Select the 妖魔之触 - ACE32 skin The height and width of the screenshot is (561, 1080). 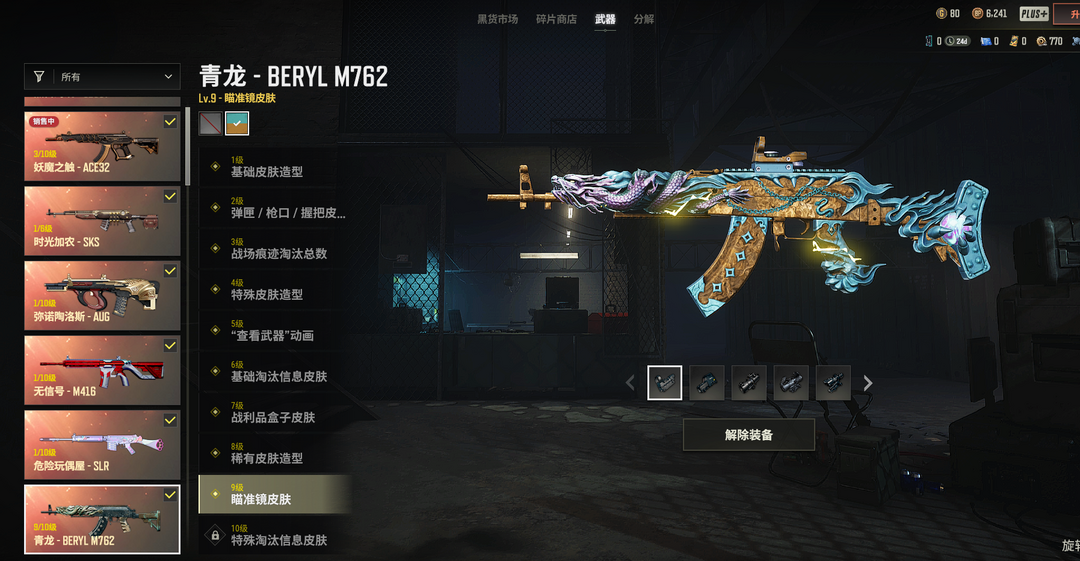point(102,146)
